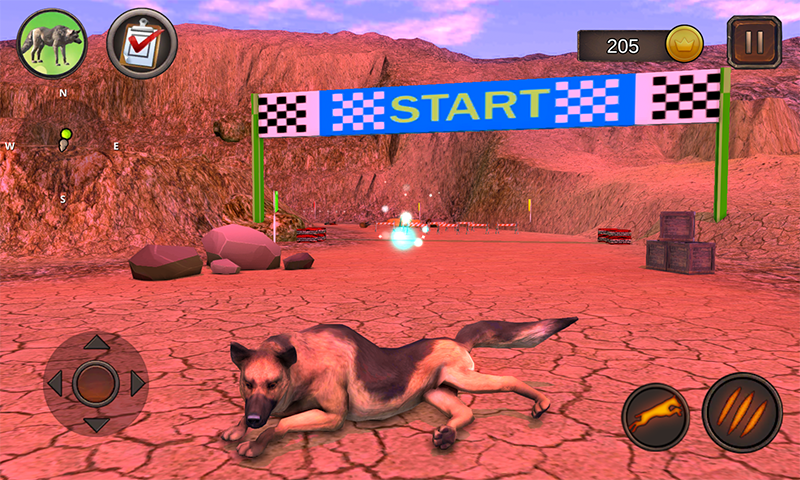Turn left with the D-pad arrow
800x480 pixels.
(x=55, y=383)
